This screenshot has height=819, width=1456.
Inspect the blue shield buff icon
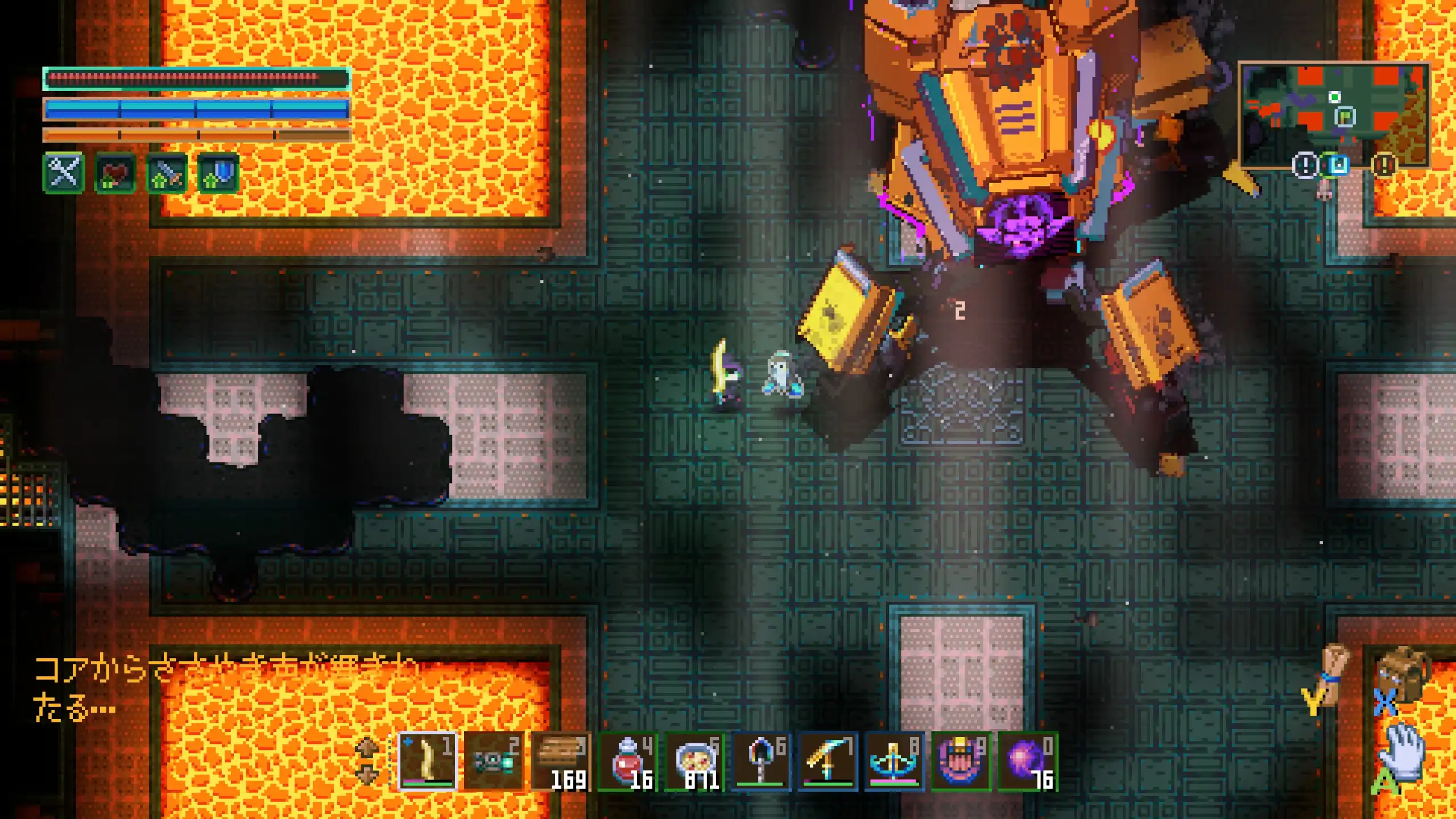click(x=218, y=173)
